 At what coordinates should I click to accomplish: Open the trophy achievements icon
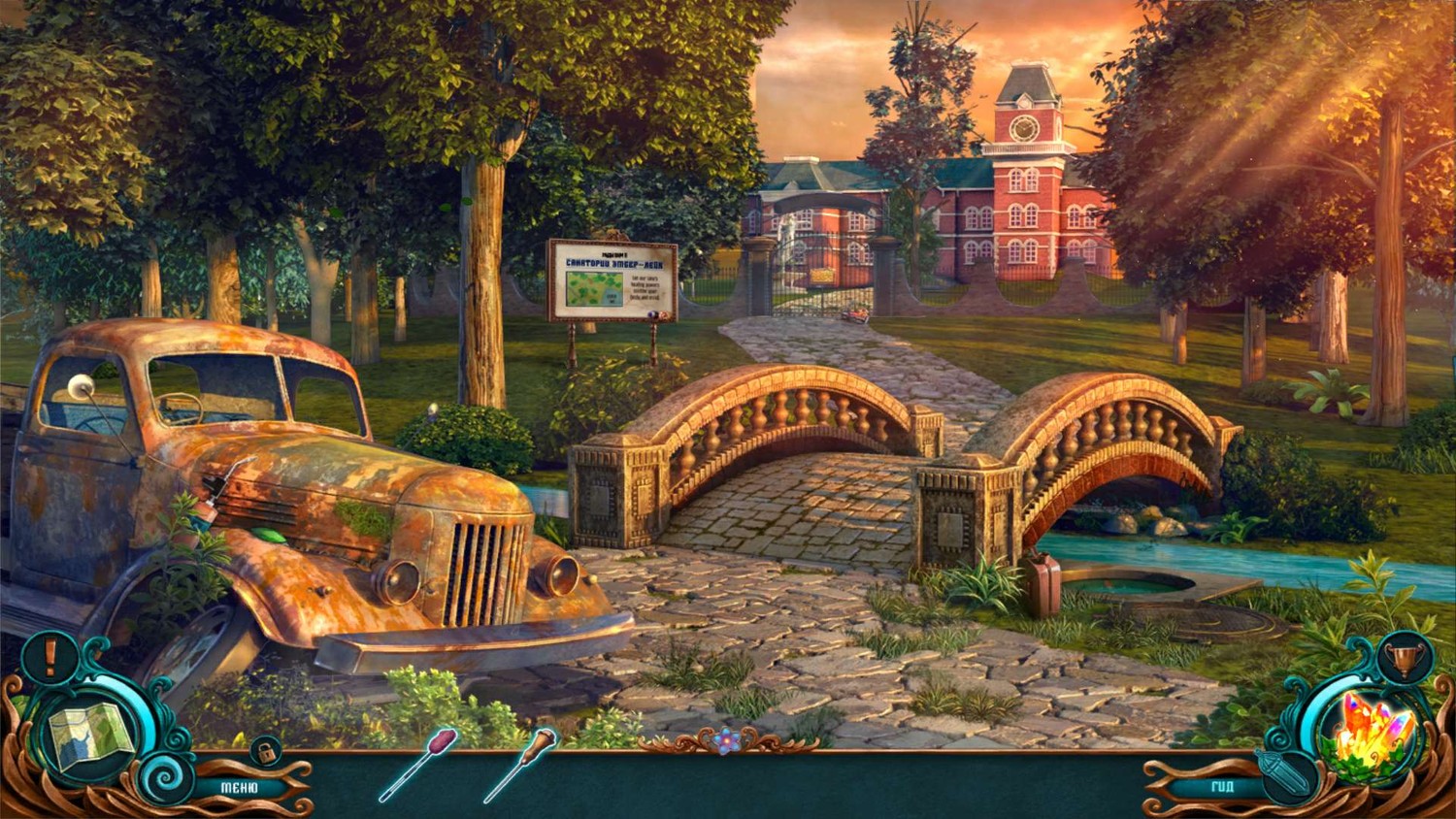point(1406,661)
